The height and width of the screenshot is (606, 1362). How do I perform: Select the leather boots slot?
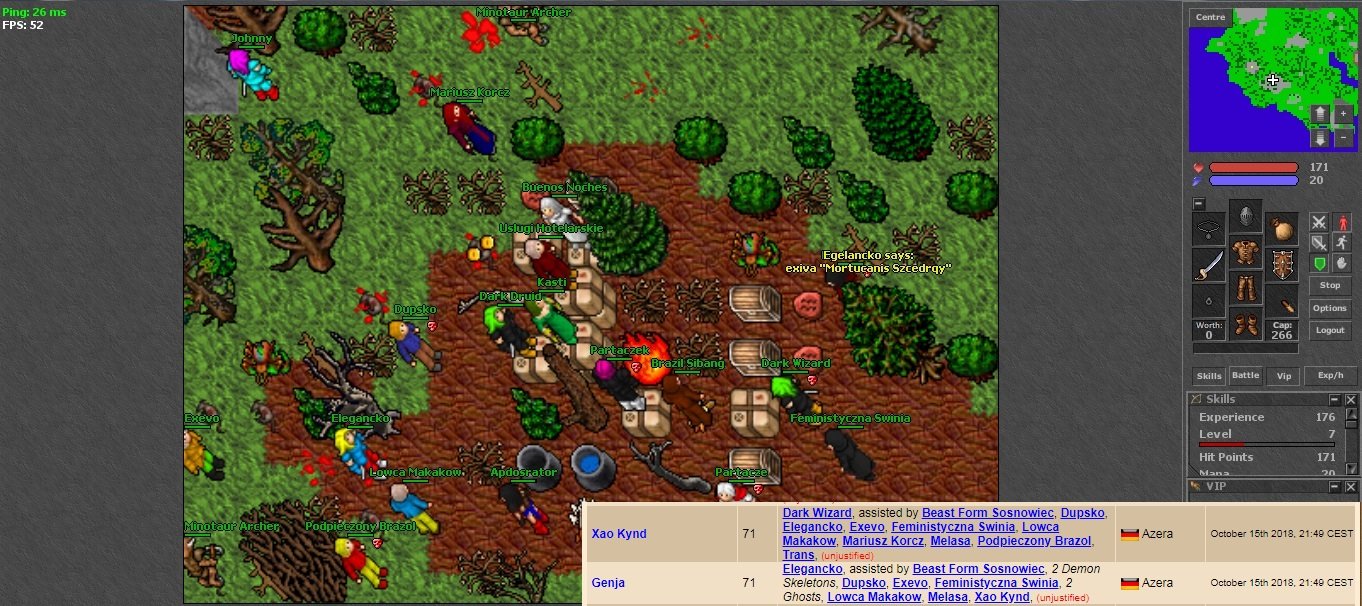pyautogui.click(x=1245, y=325)
